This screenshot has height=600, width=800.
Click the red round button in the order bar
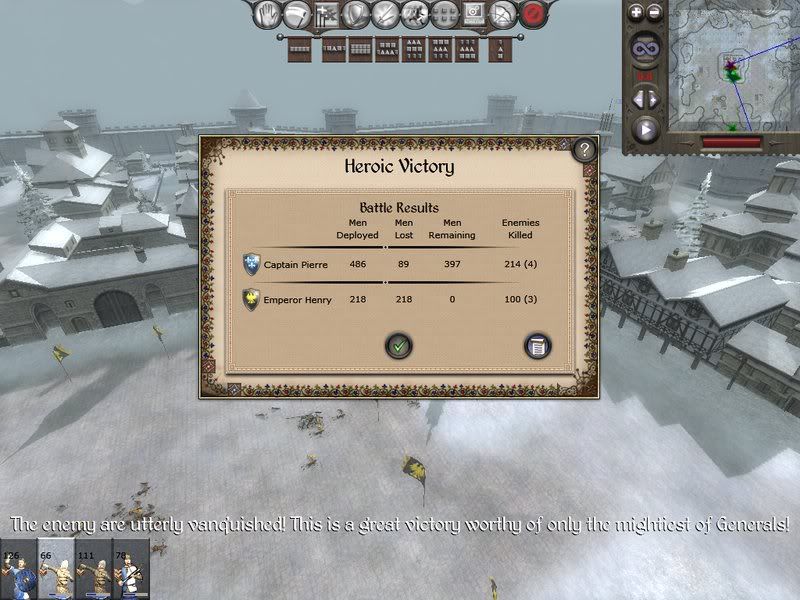point(536,14)
